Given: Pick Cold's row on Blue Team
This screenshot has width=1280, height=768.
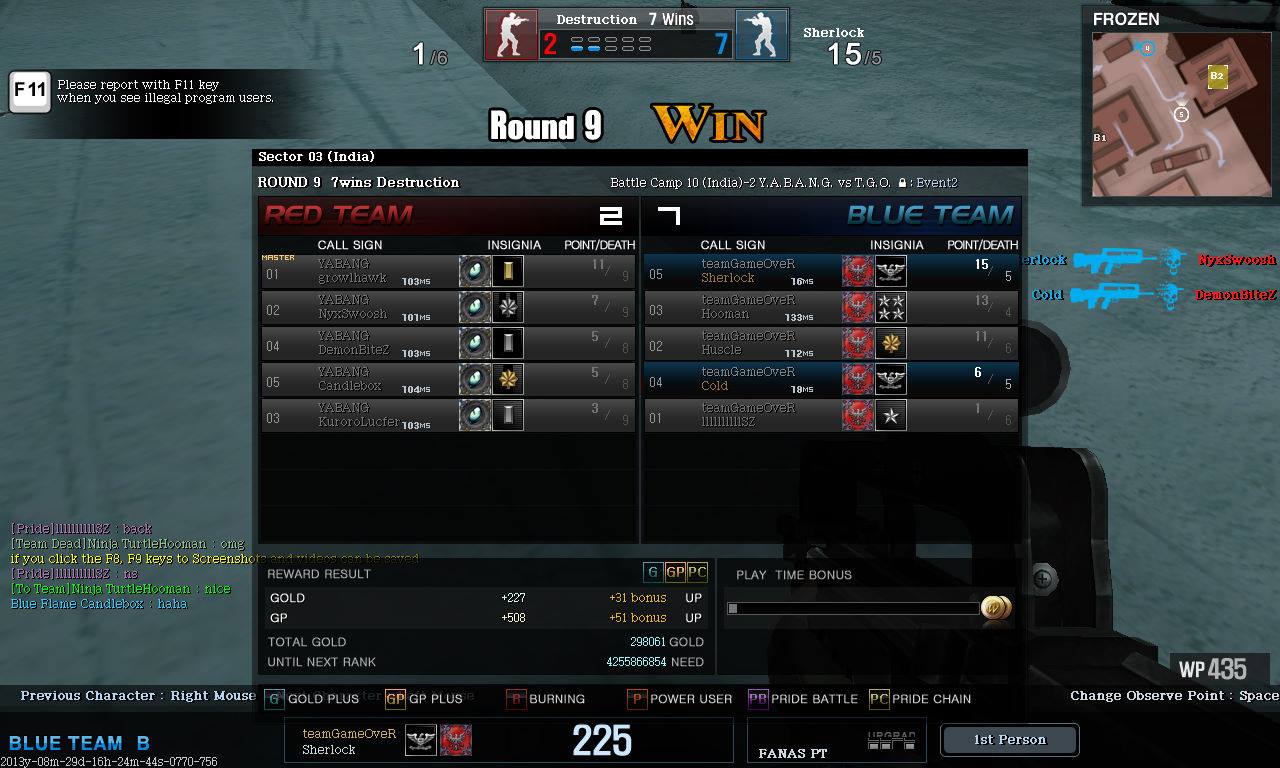Looking at the screenshot, I should (x=831, y=379).
